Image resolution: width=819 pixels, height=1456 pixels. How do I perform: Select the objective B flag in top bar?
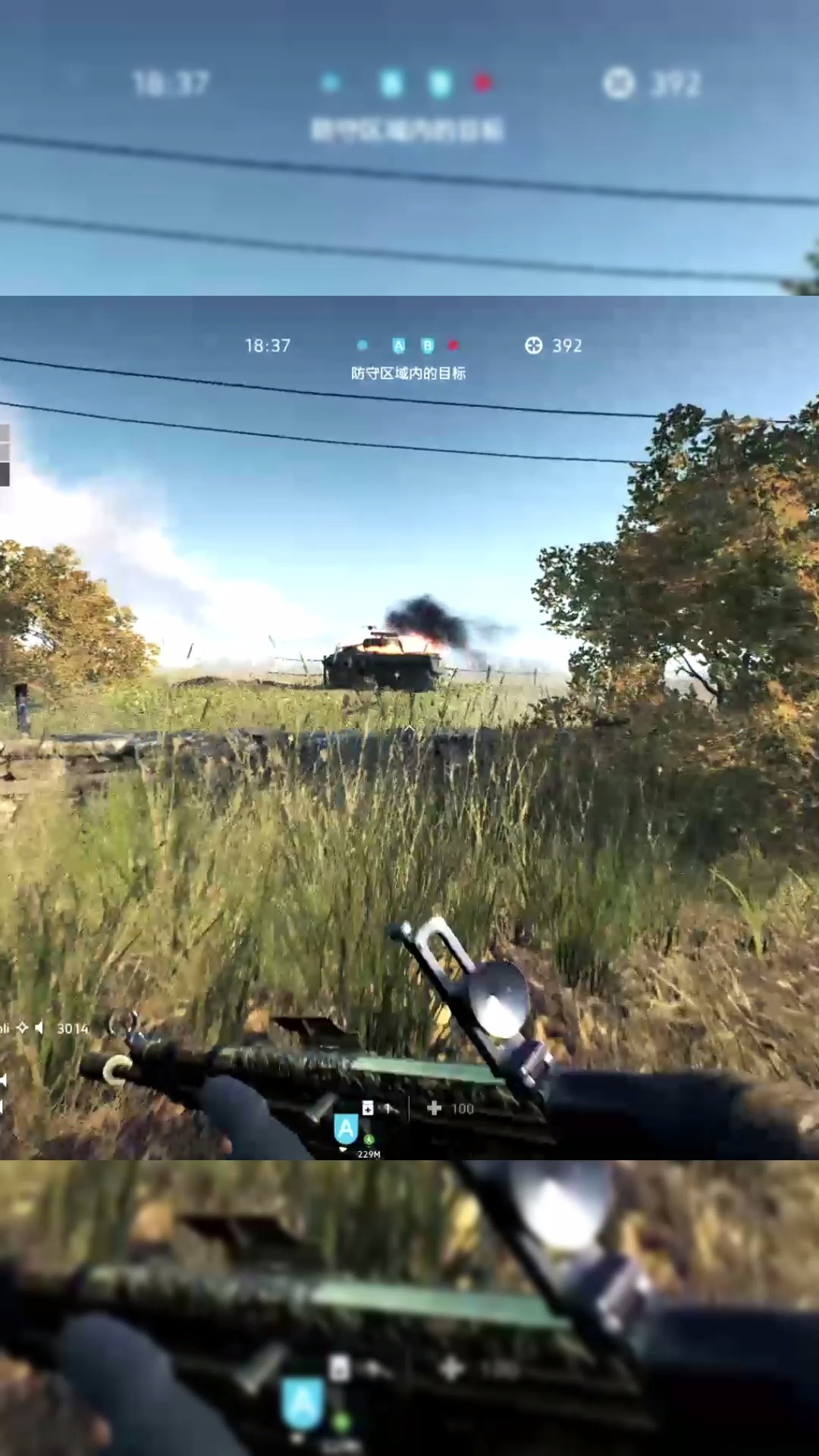428,346
